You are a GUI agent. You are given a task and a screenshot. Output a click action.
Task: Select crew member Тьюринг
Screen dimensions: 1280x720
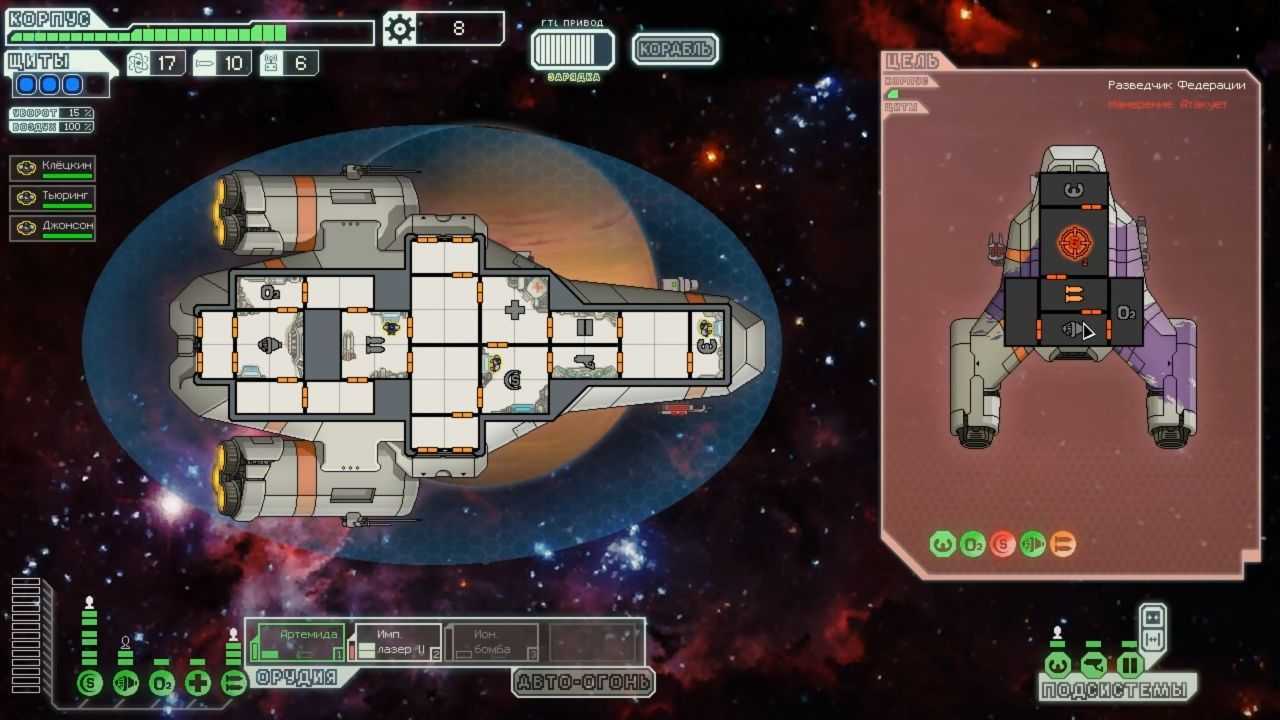(53, 198)
